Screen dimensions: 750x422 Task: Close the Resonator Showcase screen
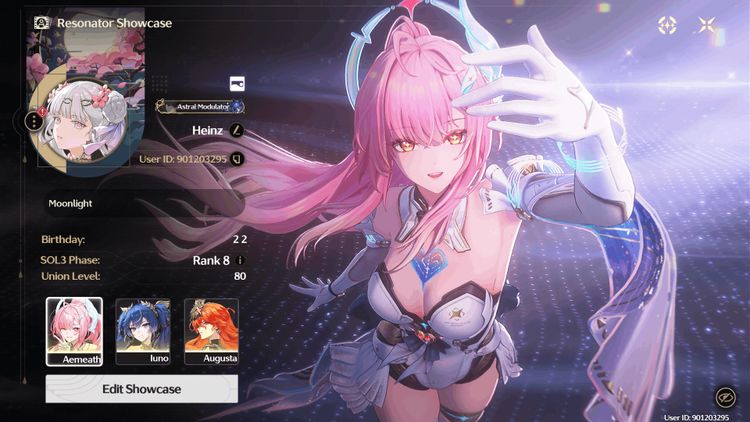pos(707,26)
